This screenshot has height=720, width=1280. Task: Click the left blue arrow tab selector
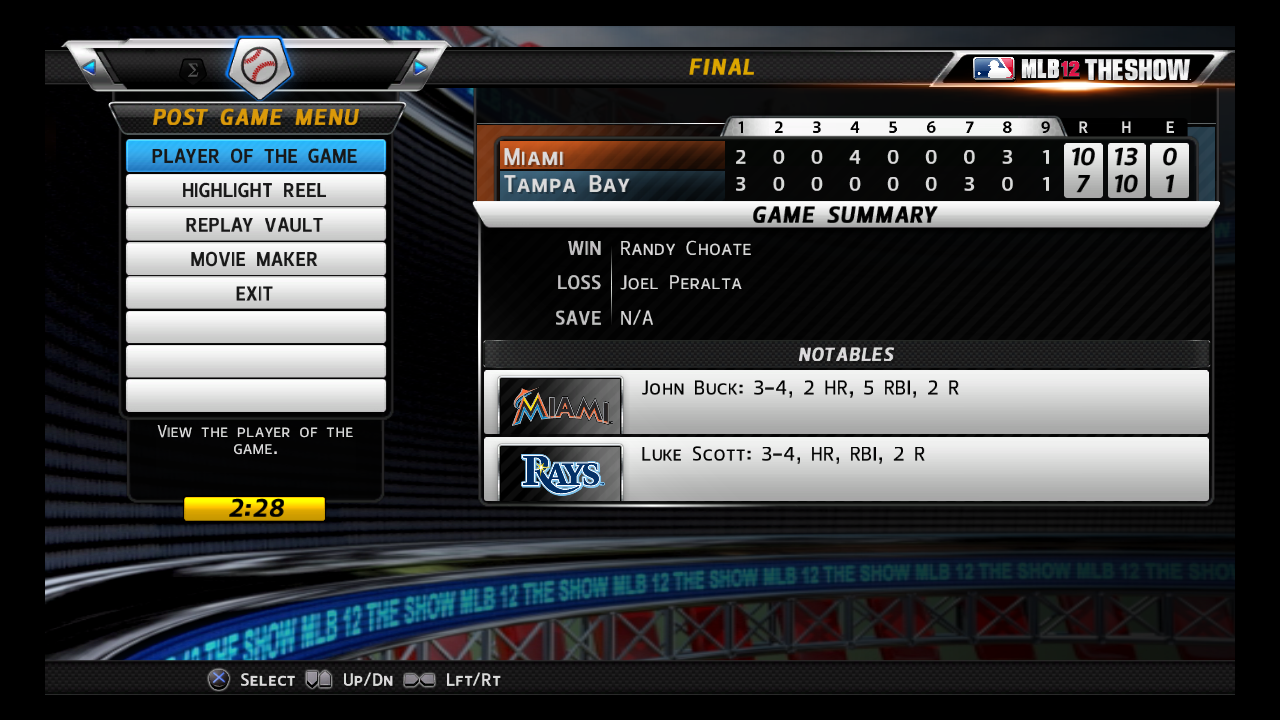coord(89,67)
